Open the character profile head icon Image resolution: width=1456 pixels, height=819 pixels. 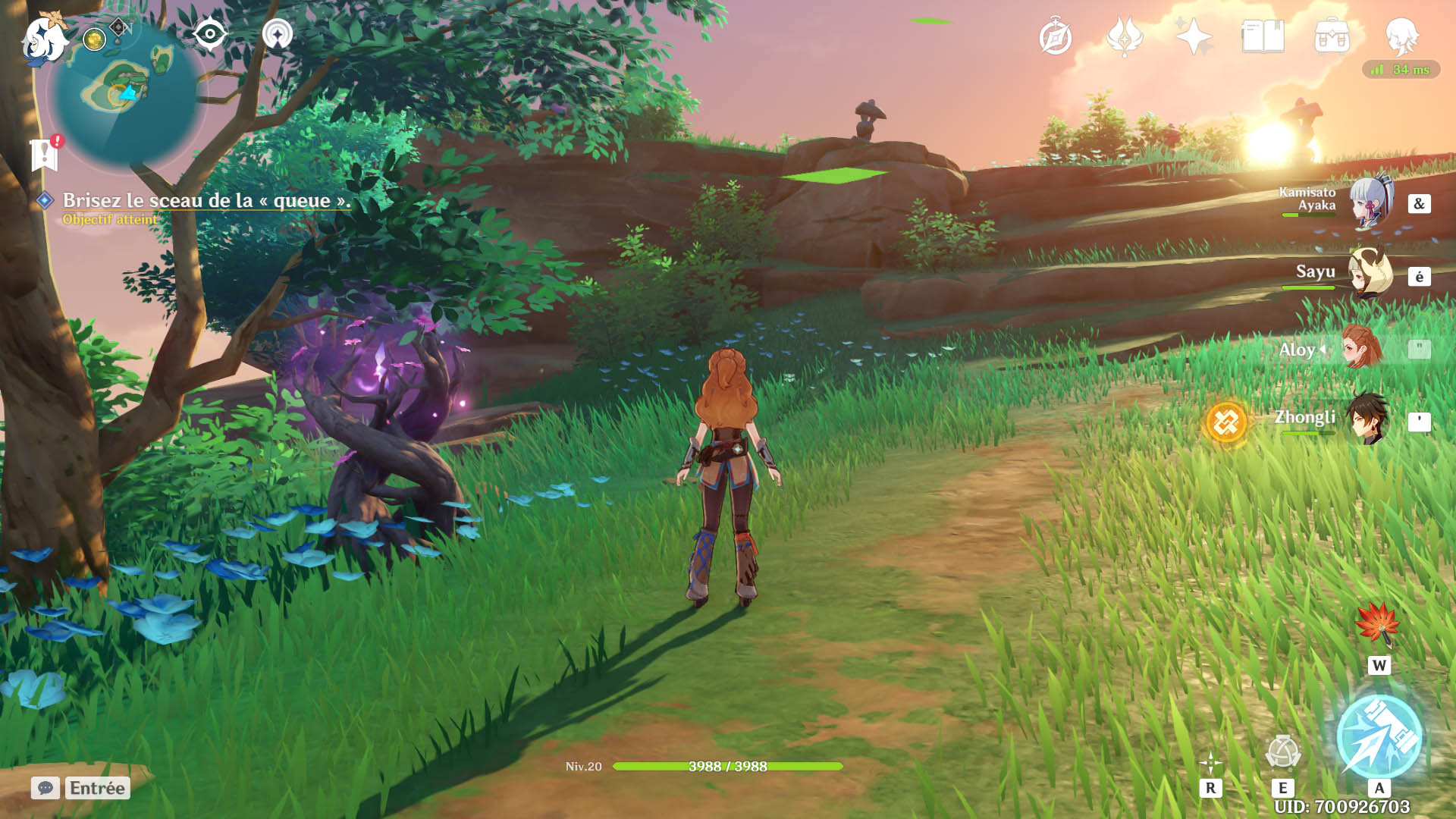[x=1401, y=36]
